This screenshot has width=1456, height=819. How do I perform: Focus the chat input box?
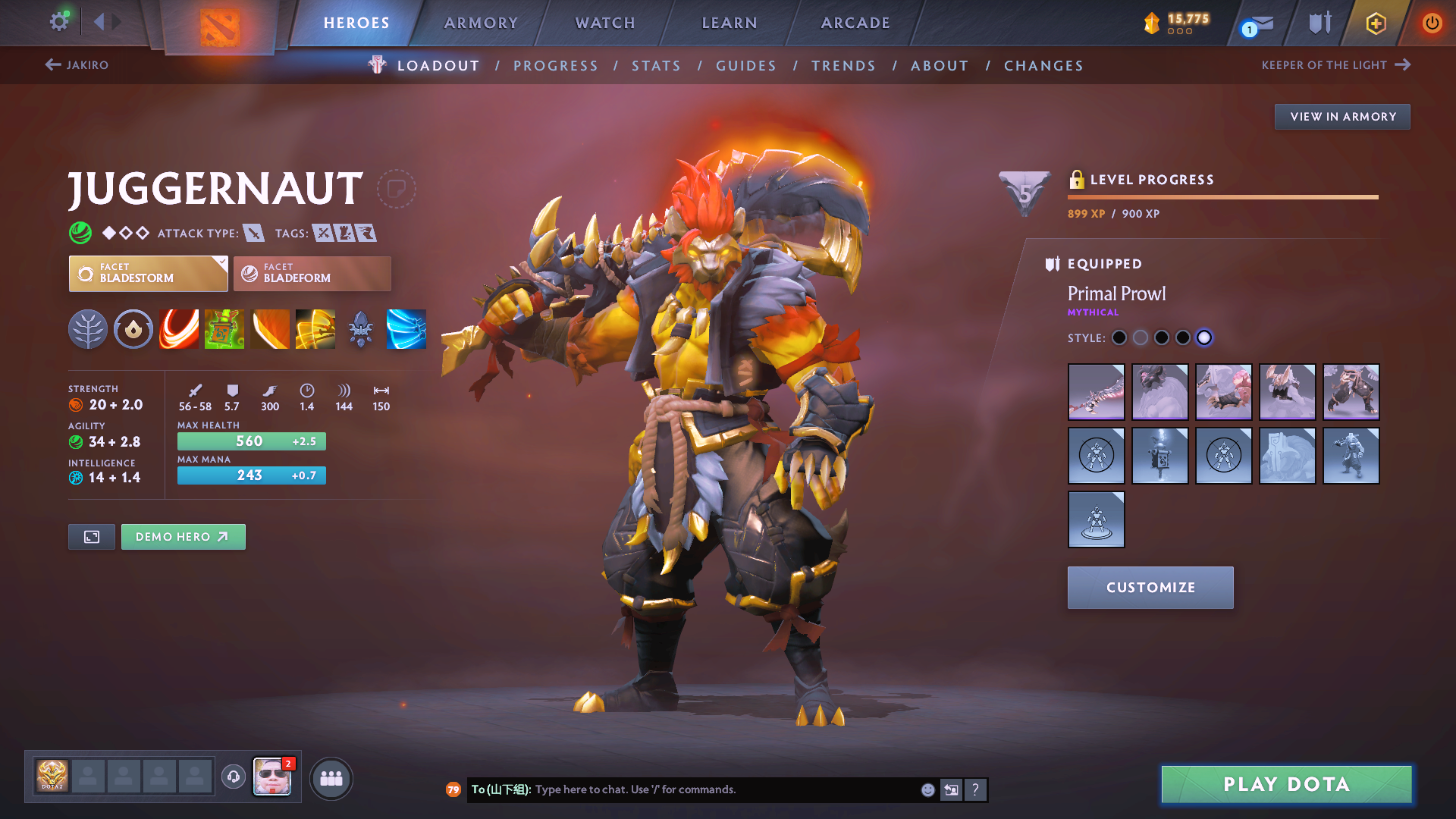(720, 789)
